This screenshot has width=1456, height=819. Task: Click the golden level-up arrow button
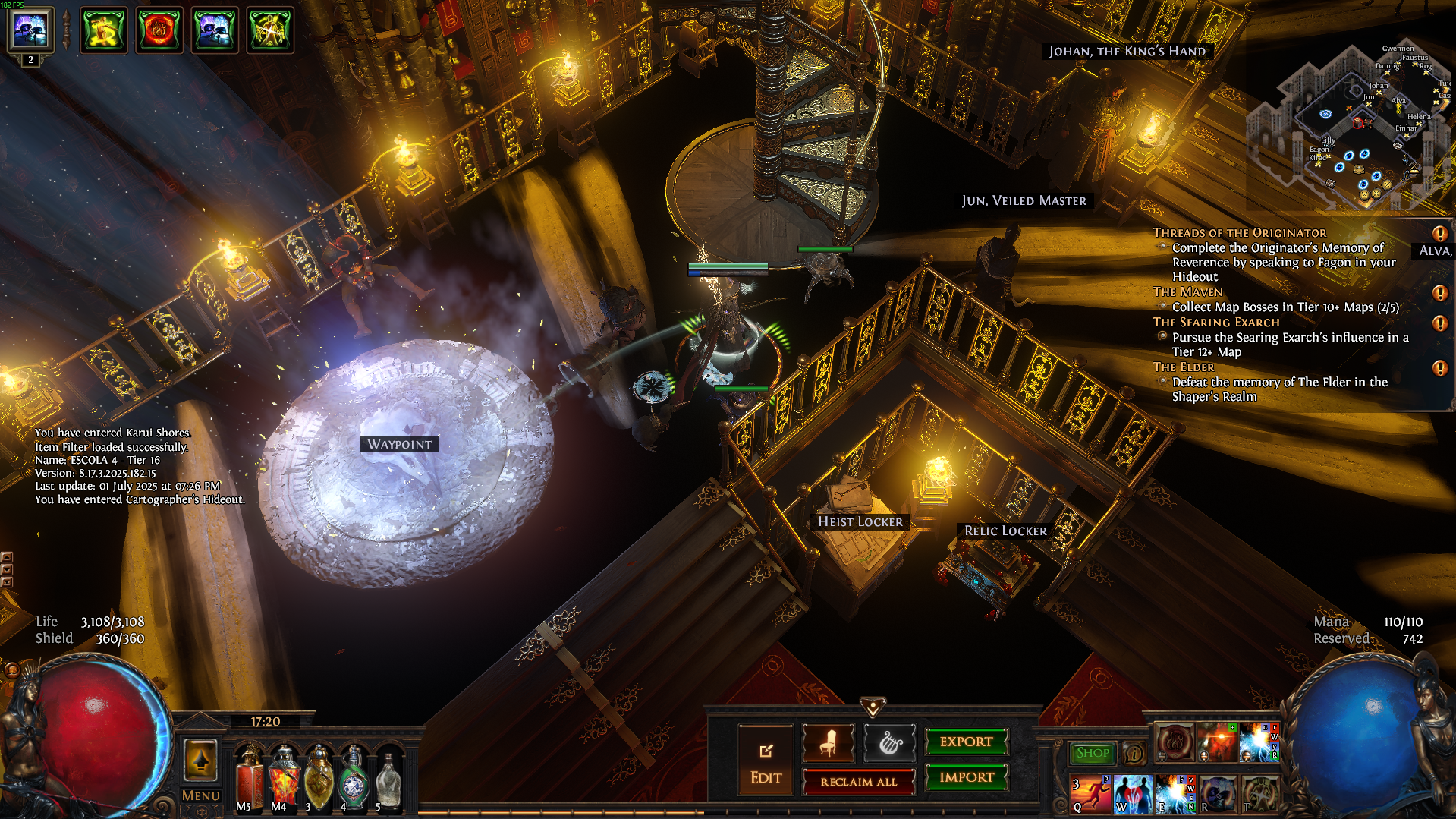pos(200,760)
